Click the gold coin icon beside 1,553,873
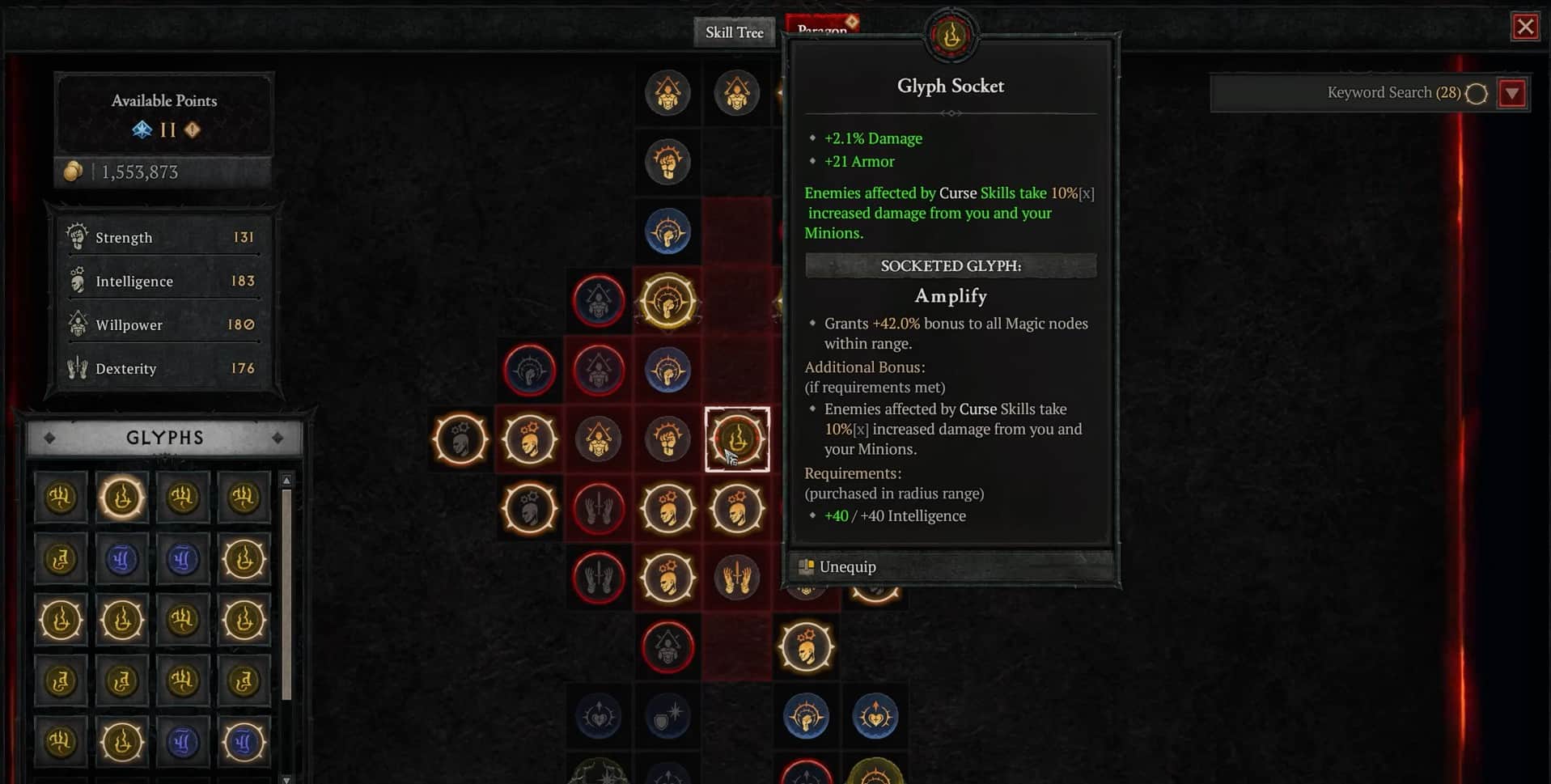The width and height of the screenshot is (1551, 784). (74, 171)
